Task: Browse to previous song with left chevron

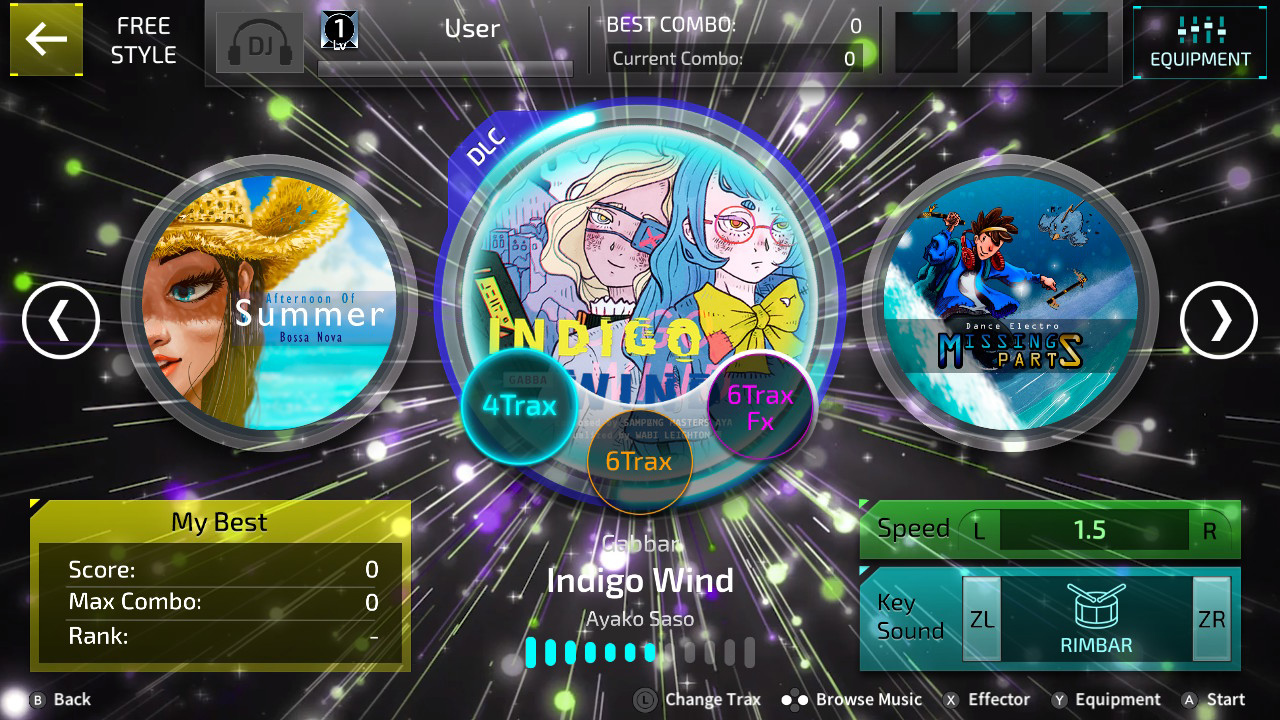Action: coord(60,320)
